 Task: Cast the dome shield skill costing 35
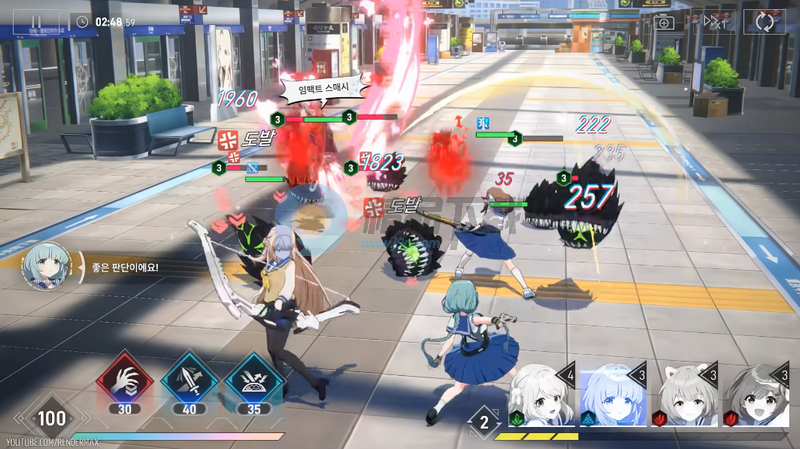[252, 381]
